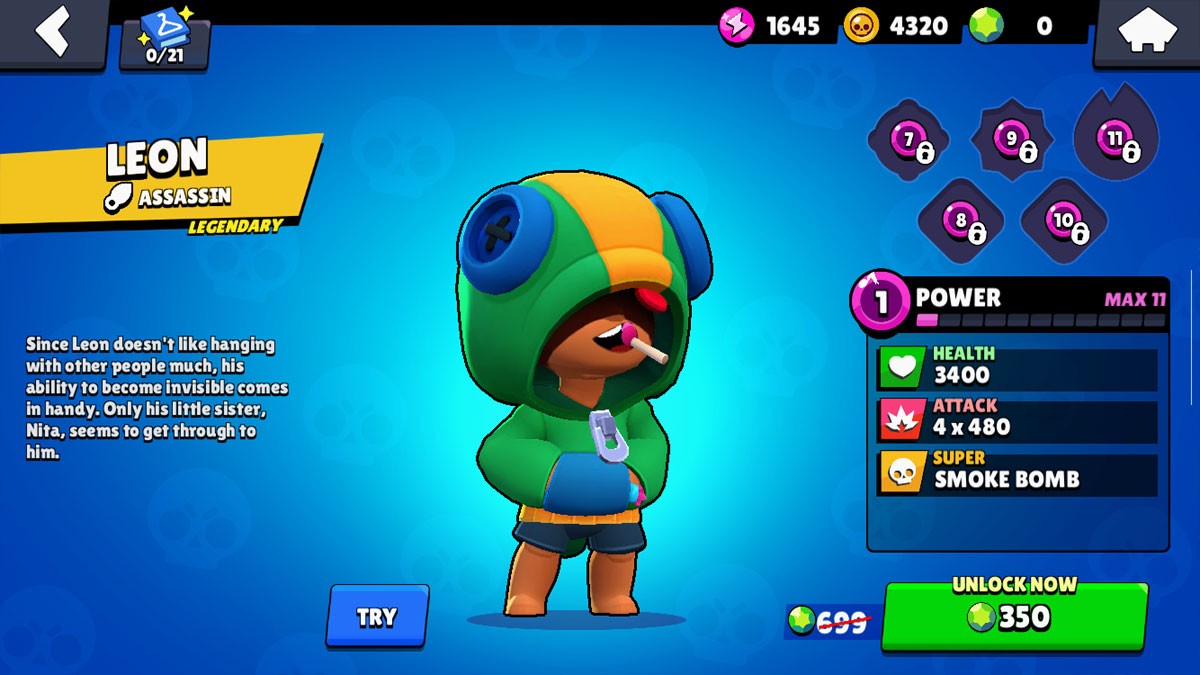The image size is (1200, 675).
Task: Select the locked level 7 ability slot
Action: click(908, 141)
